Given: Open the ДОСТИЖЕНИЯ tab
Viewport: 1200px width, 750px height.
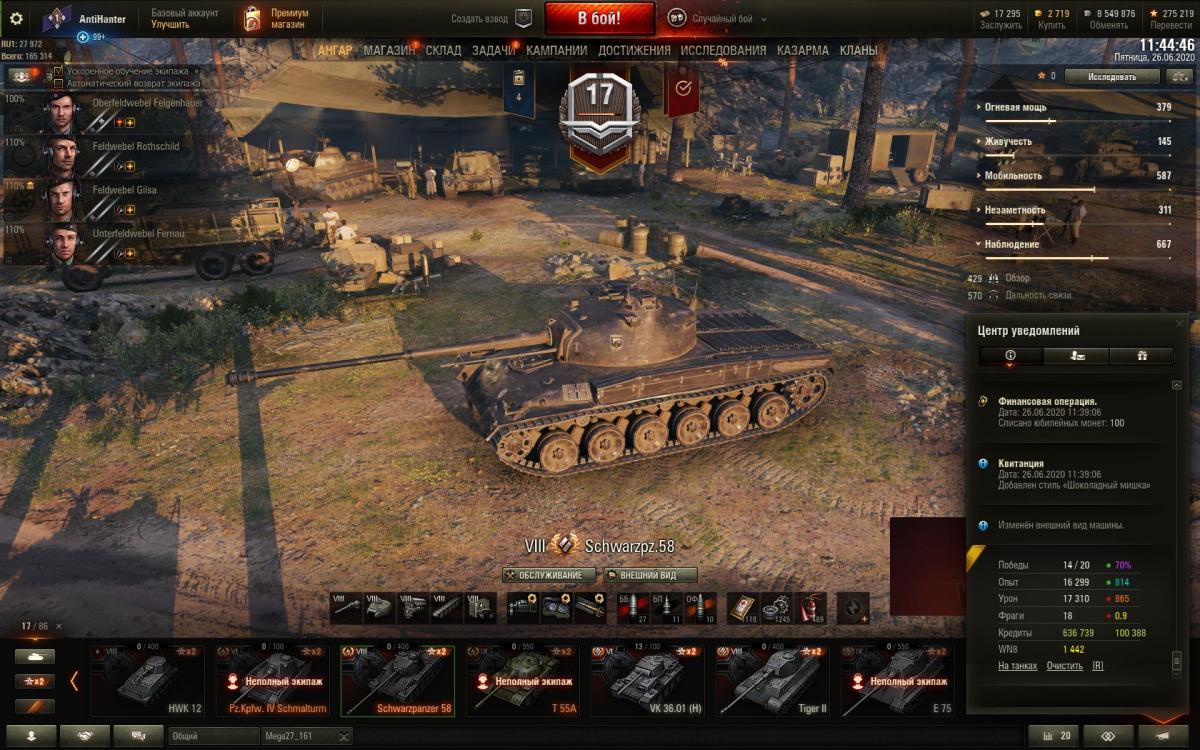Looking at the screenshot, I should (634, 50).
